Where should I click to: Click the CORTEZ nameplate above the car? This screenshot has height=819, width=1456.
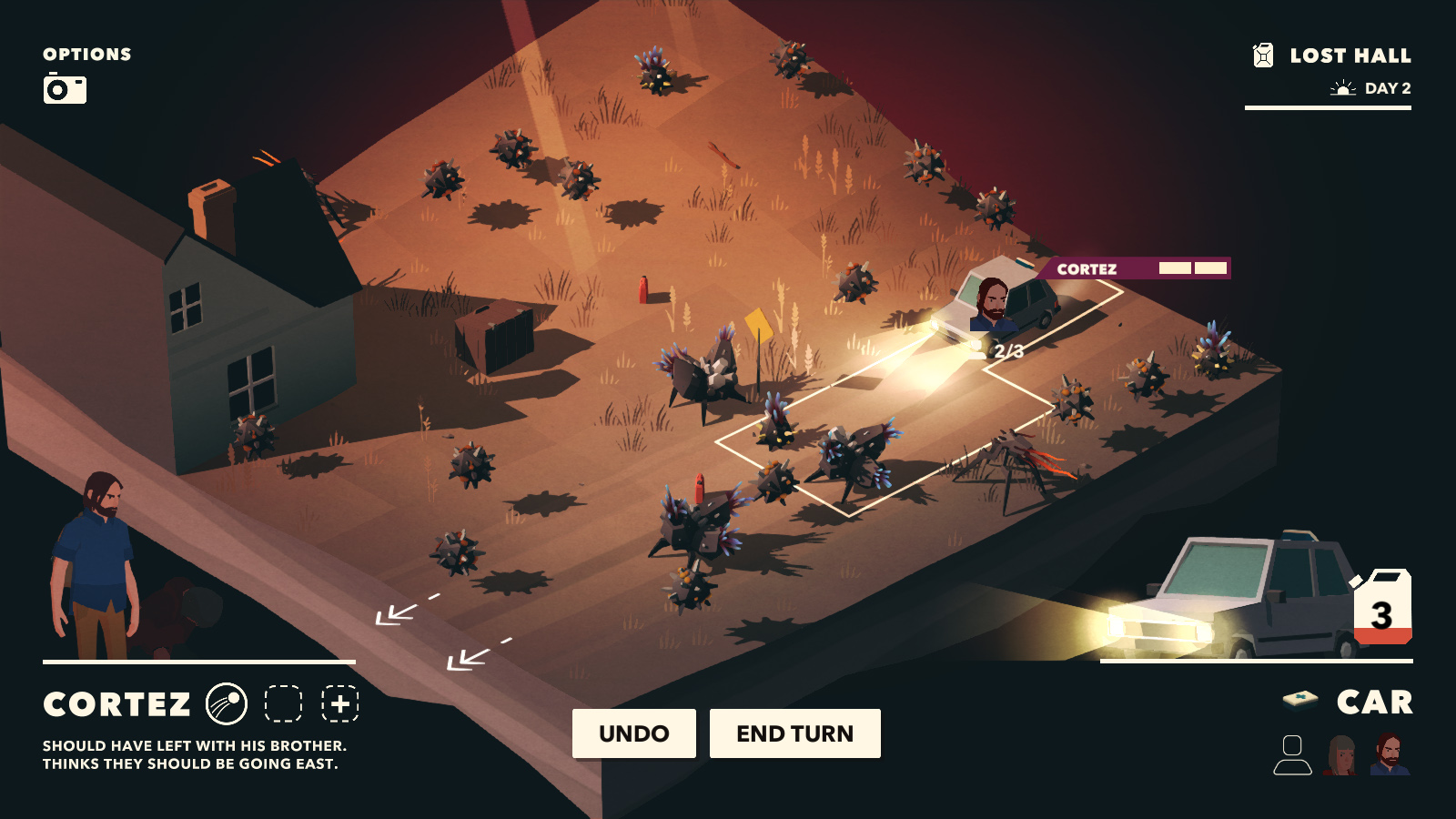[1088, 268]
